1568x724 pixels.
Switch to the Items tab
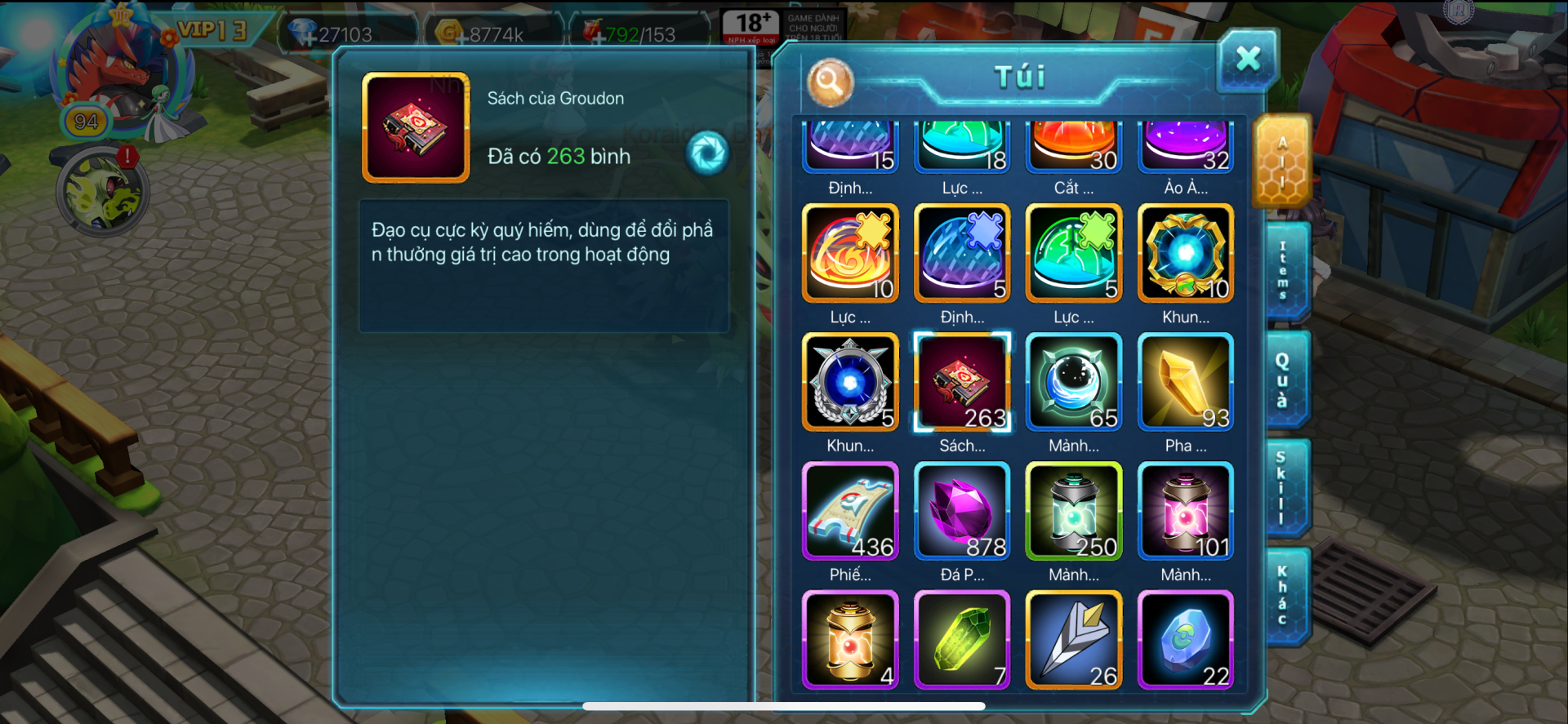pyautogui.click(x=1284, y=270)
